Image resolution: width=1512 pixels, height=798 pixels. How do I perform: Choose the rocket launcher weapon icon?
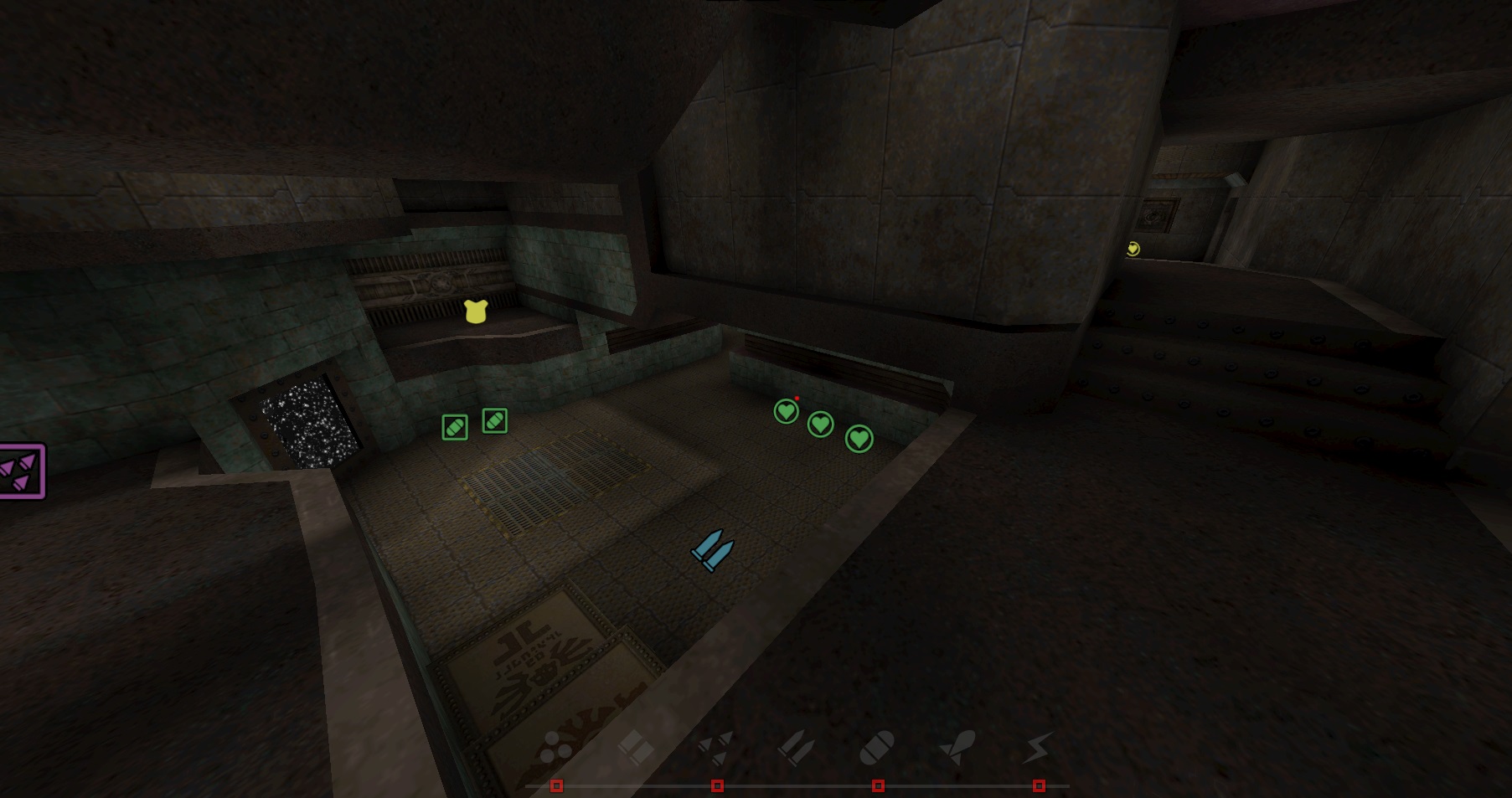[957, 746]
